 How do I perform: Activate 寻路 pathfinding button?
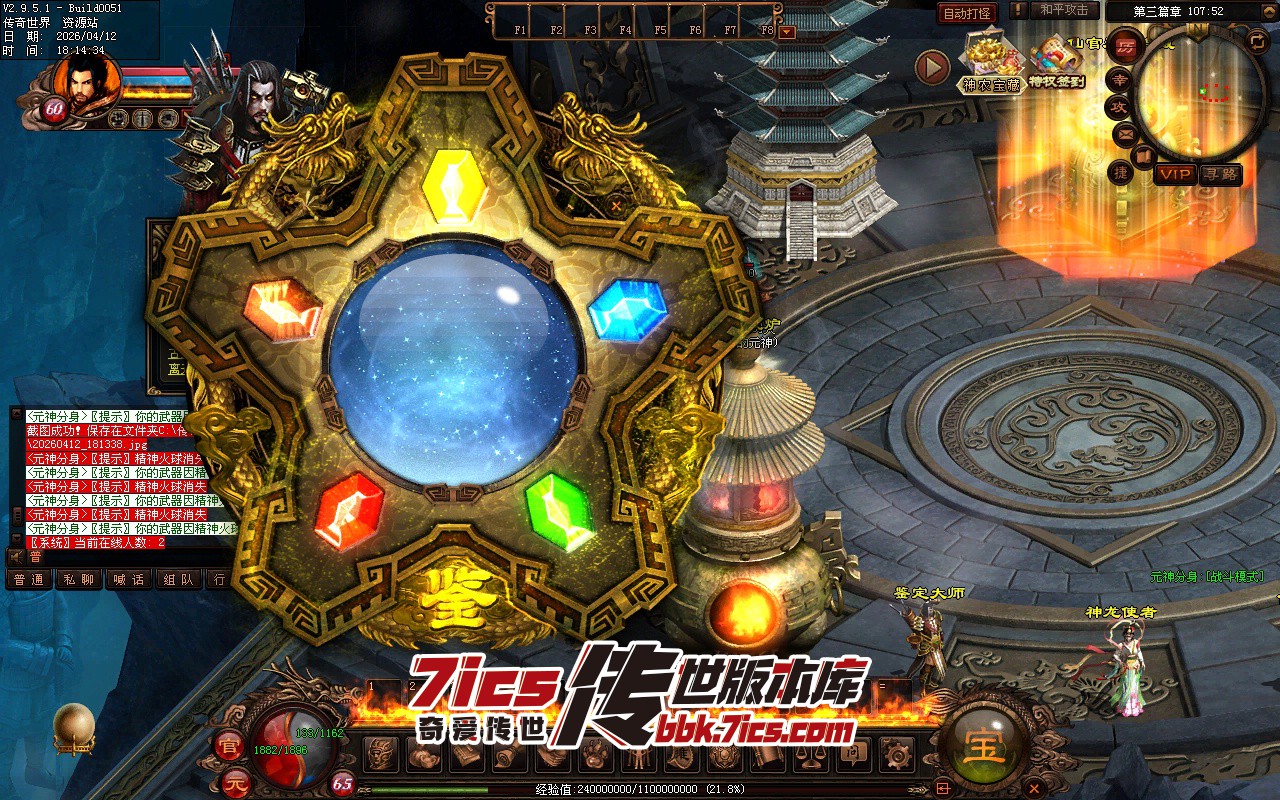pyautogui.click(x=1220, y=174)
